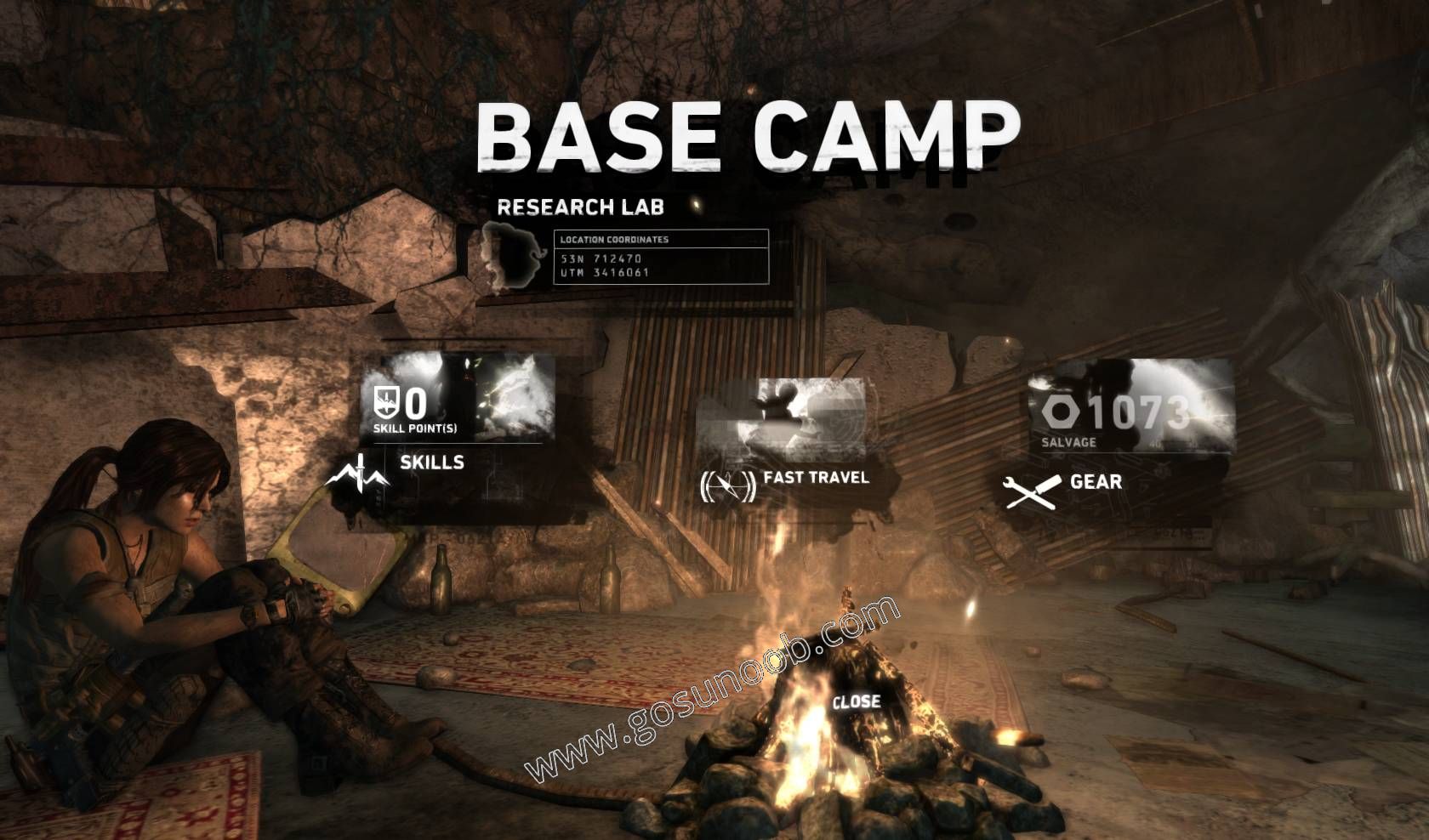Open the Skills menu
The image size is (1429, 840).
(431, 463)
